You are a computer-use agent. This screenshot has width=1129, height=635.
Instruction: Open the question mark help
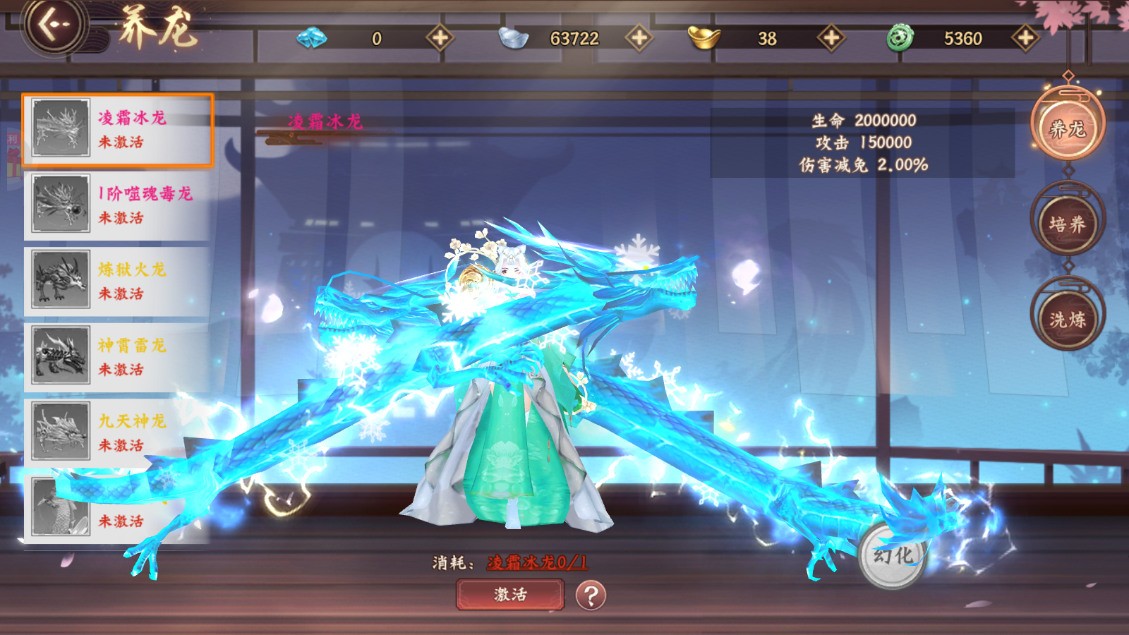[591, 596]
